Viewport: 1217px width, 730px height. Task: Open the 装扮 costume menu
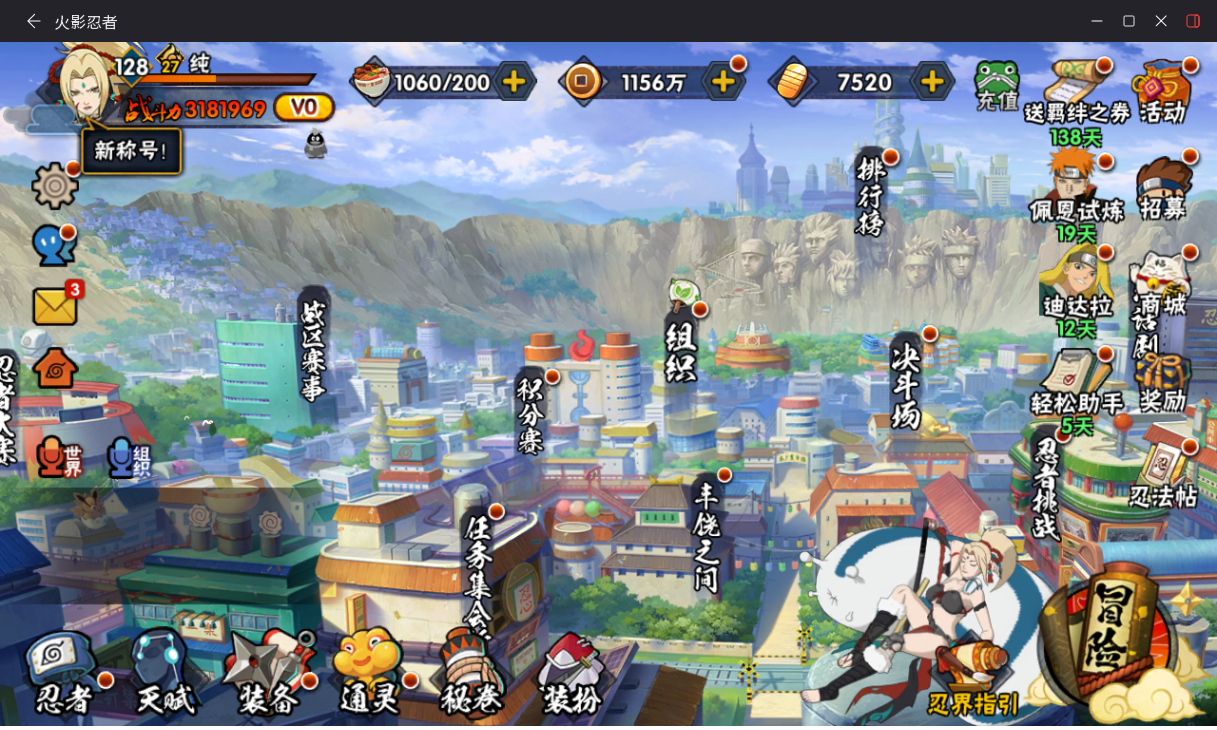point(572,673)
